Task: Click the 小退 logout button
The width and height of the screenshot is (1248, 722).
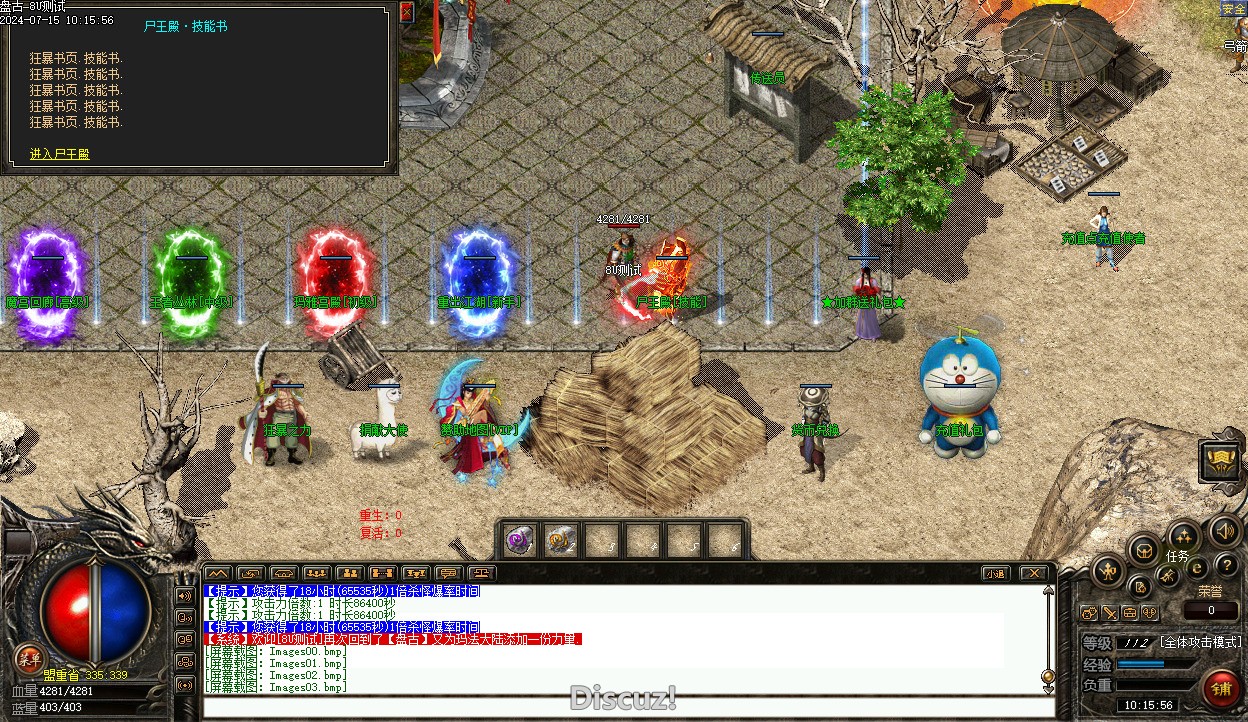Action: tap(994, 573)
